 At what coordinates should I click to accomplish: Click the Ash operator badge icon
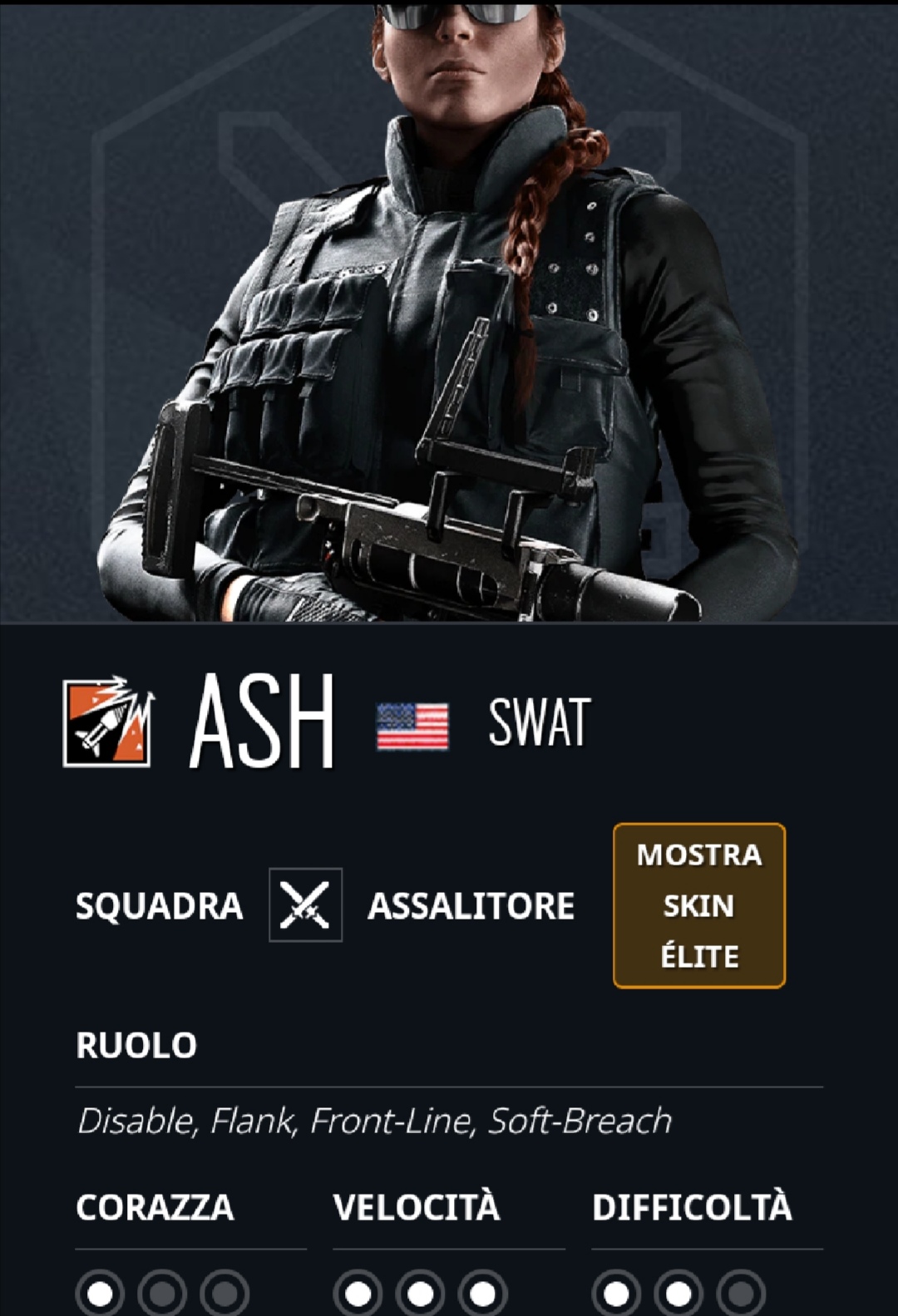[x=108, y=721]
